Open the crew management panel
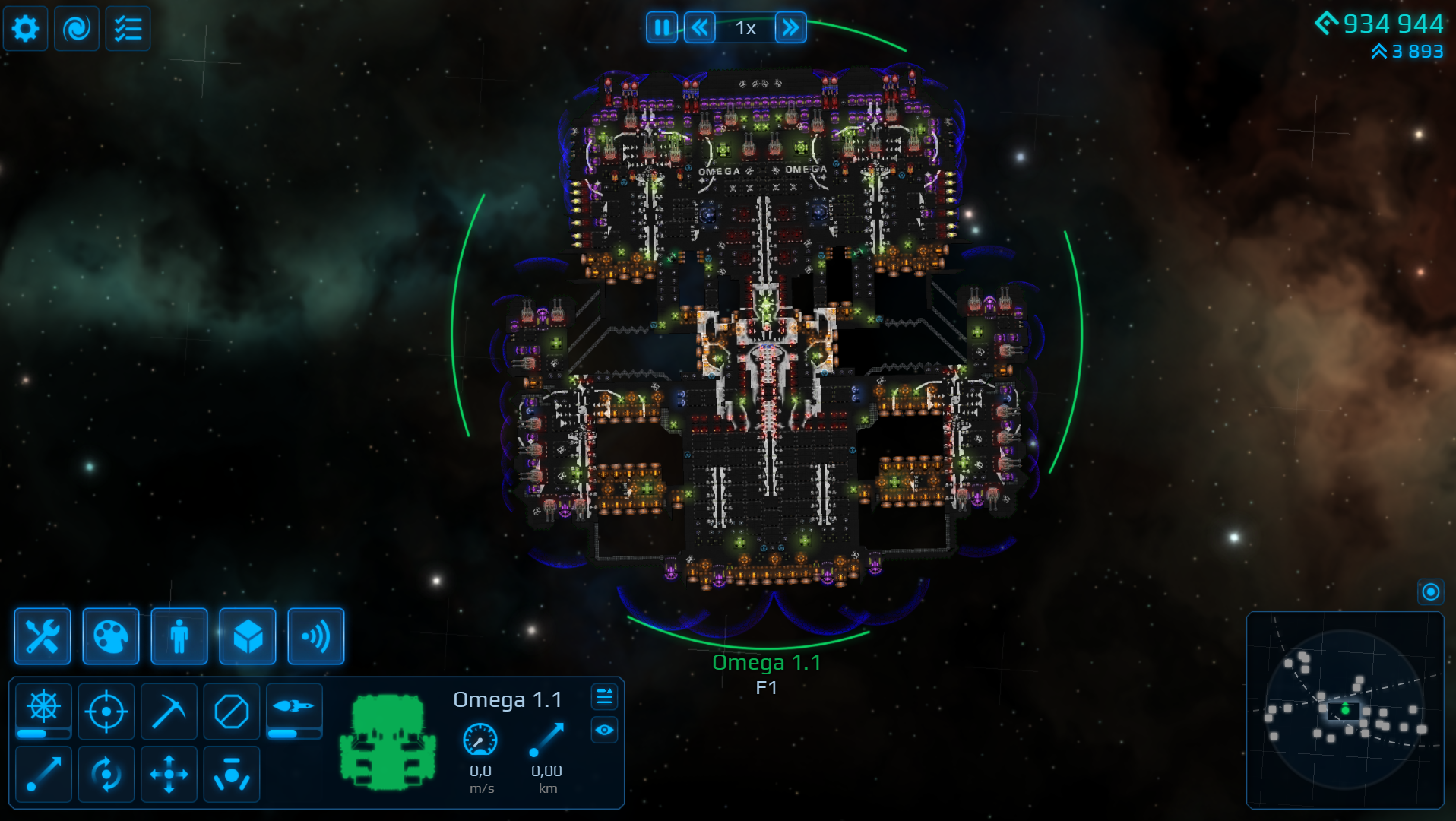The height and width of the screenshot is (821, 1456). [179, 636]
